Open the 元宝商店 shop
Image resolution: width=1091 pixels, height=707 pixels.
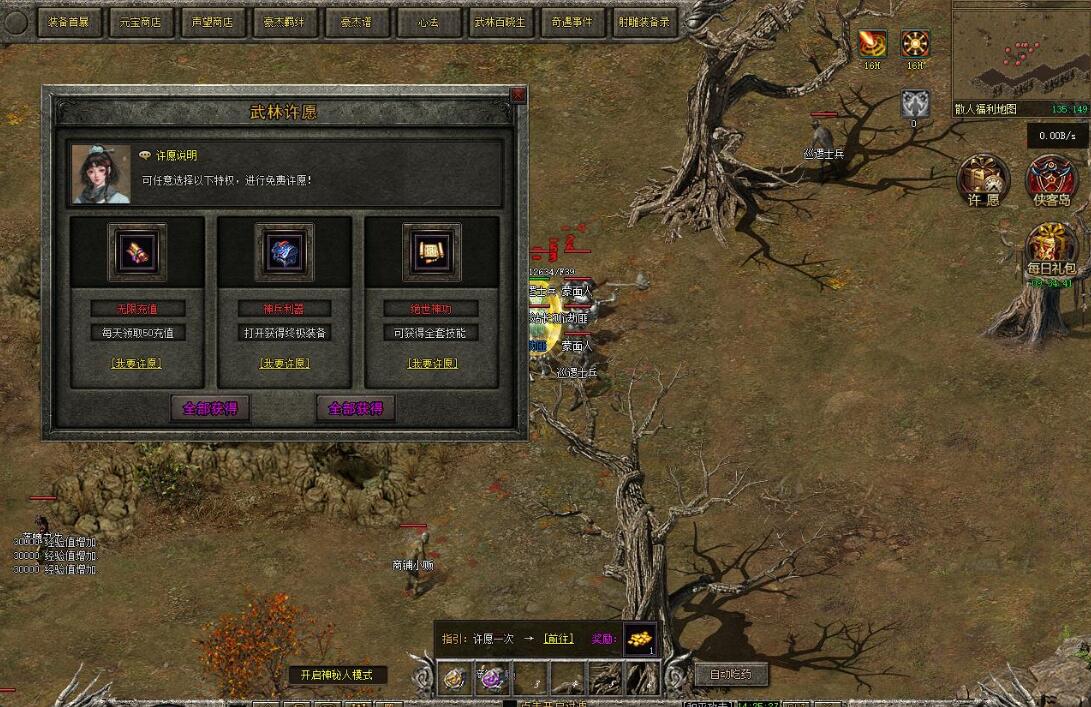point(140,22)
